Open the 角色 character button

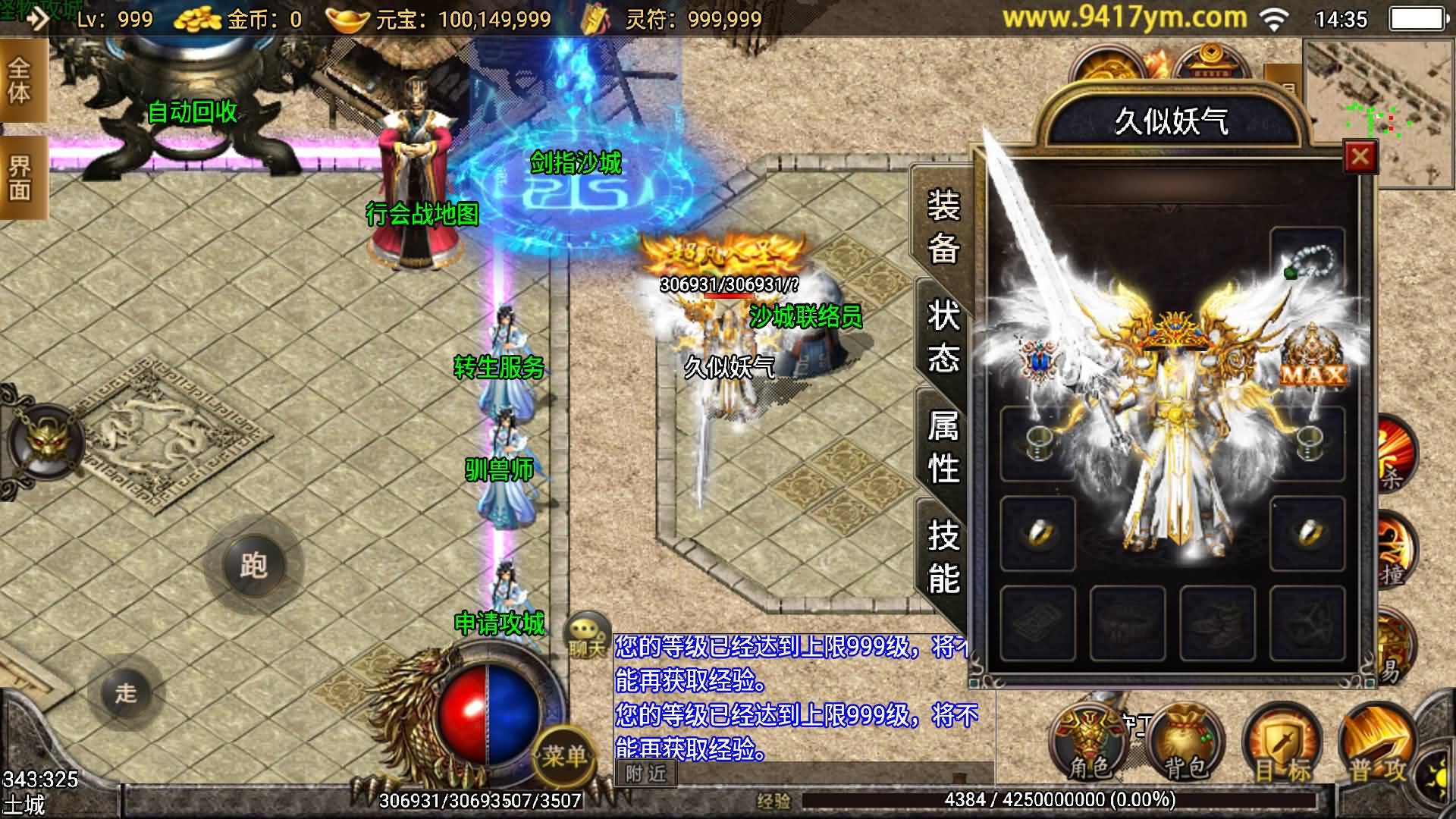point(1088,747)
